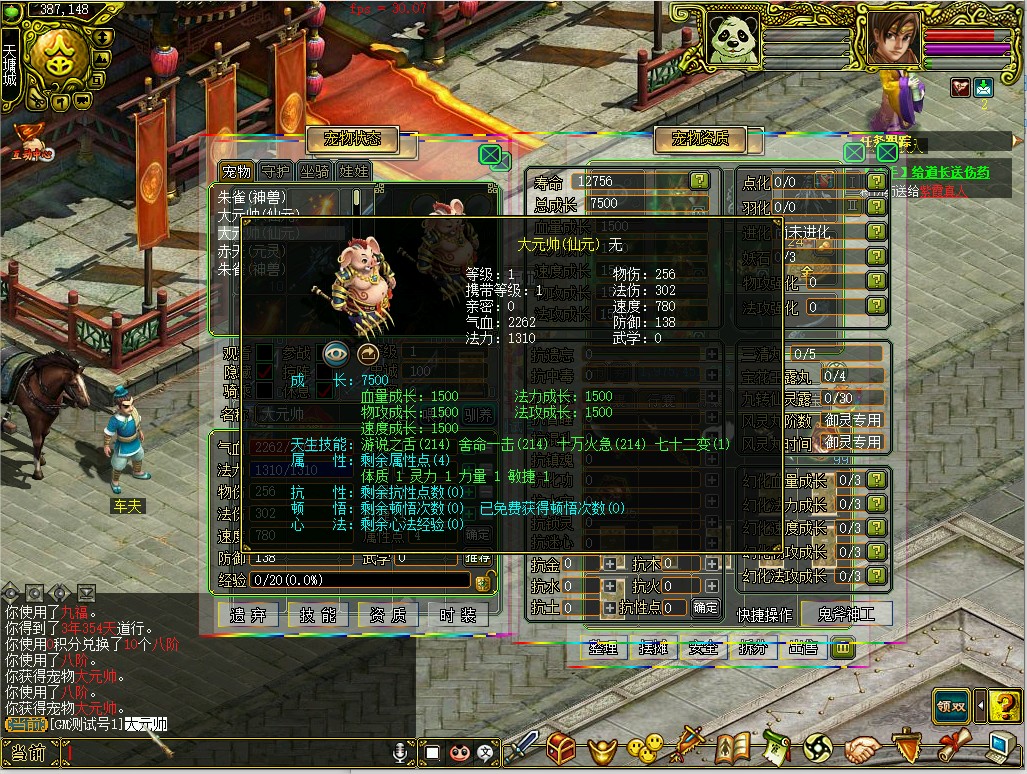Open the 摆摊 stall button
The height and width of the screenshot is (774, 1027).
655,648
